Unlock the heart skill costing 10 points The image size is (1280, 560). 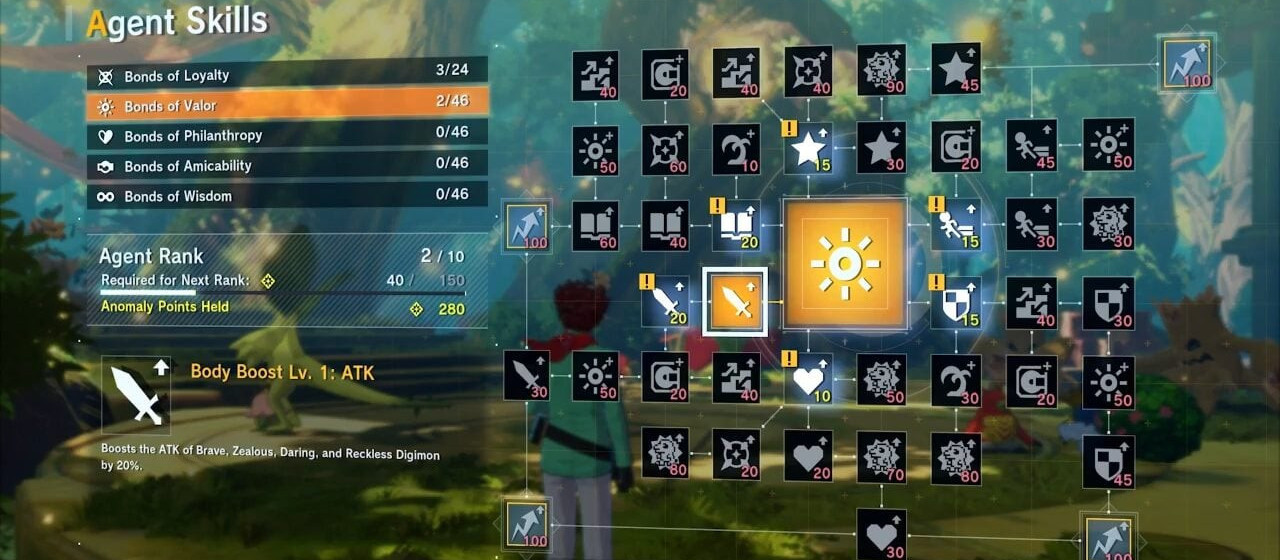click(808, 377)
